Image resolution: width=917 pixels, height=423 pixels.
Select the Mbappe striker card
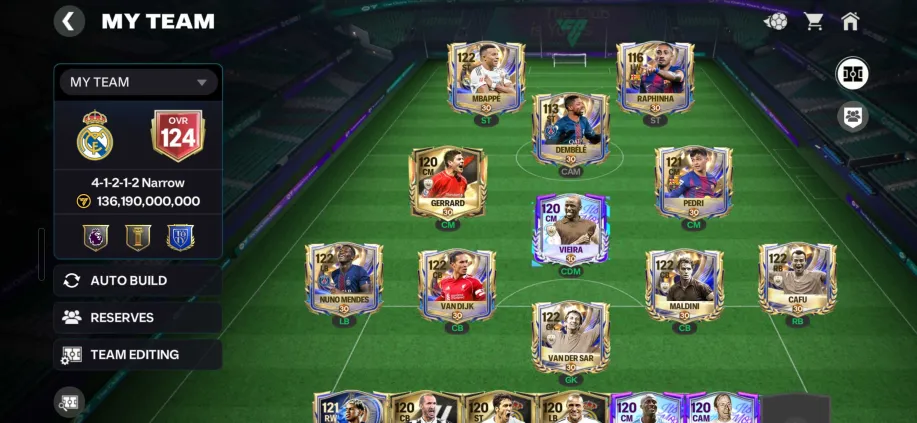click(486, 78)
